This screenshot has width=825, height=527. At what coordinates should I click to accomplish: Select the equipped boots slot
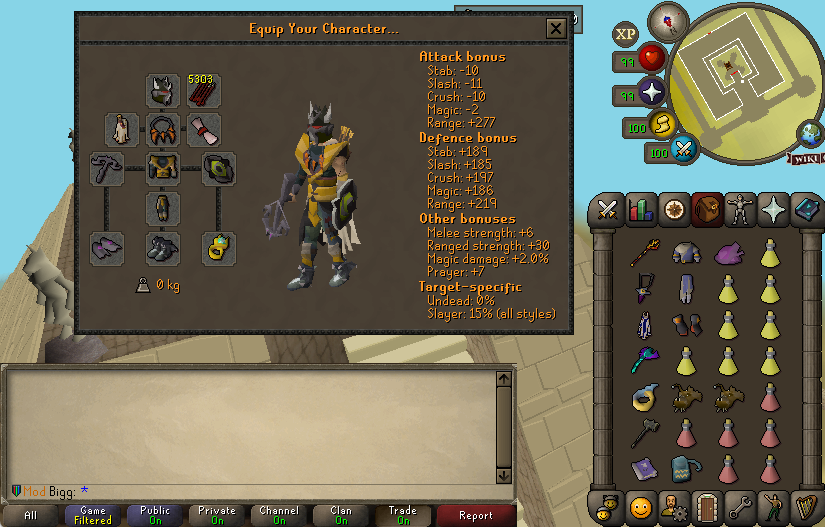(x=163, y=248)
